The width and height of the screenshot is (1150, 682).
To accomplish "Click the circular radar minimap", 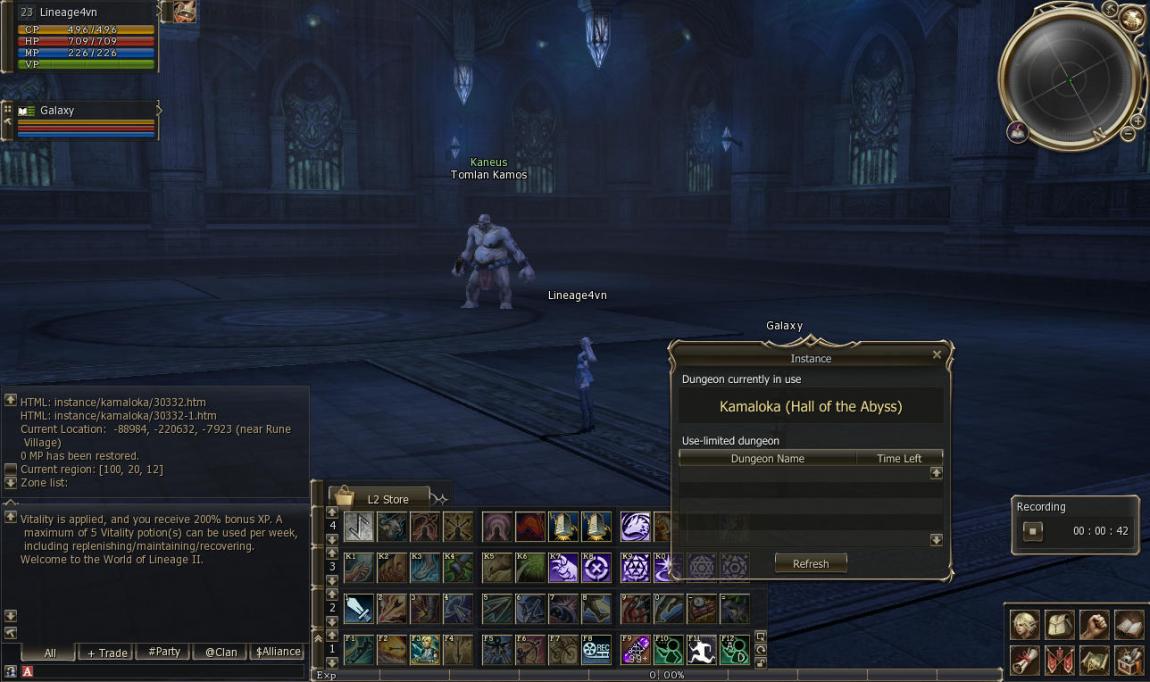I will 1069,79.
